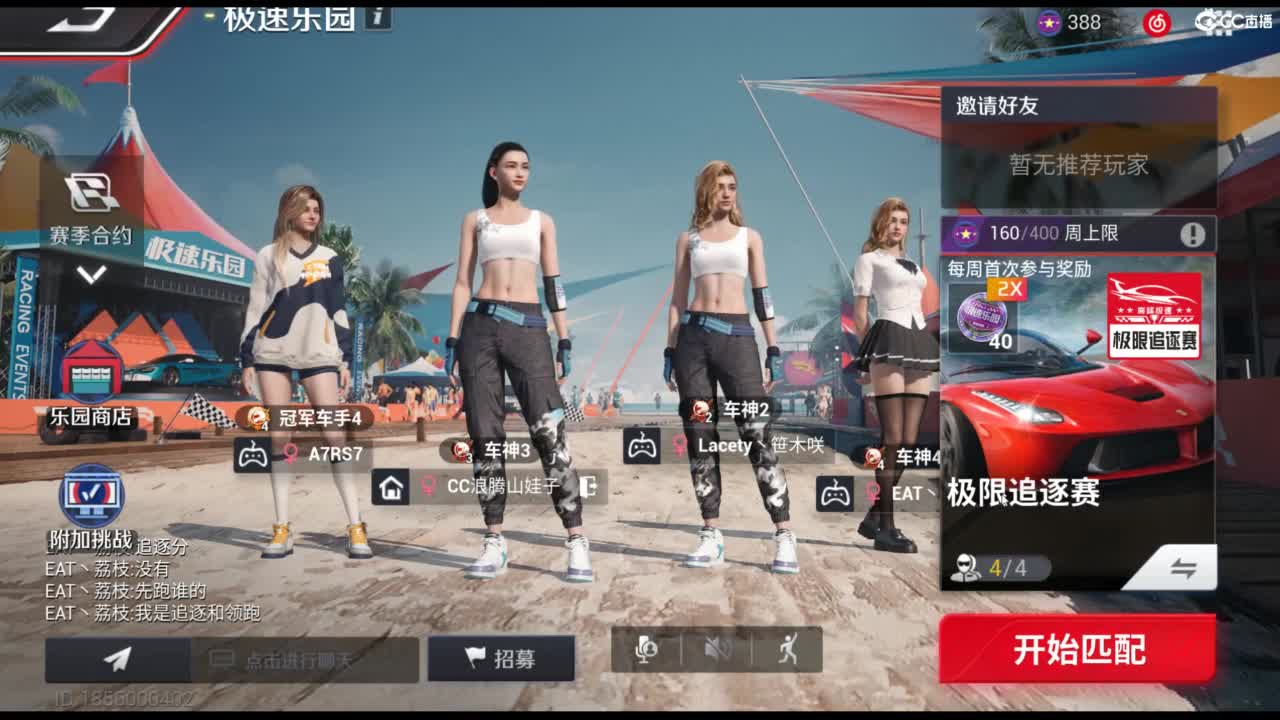This screenshot has height=720, width=1280.
Task: Click the 招募 recruit button
Action: [x=497, y=658]
